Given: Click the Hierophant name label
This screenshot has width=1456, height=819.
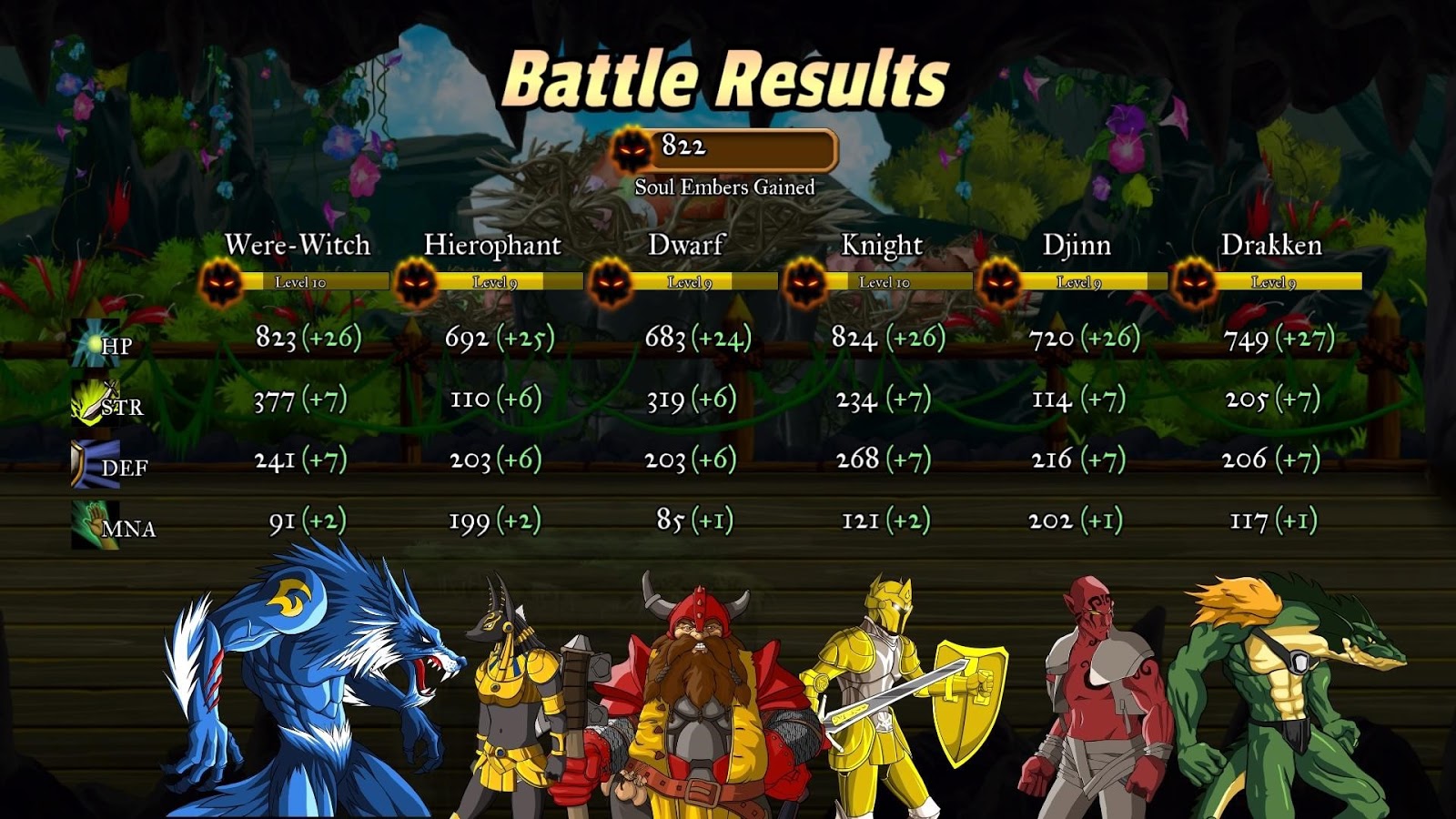Looking at the screenshot, I should (496, 244).
